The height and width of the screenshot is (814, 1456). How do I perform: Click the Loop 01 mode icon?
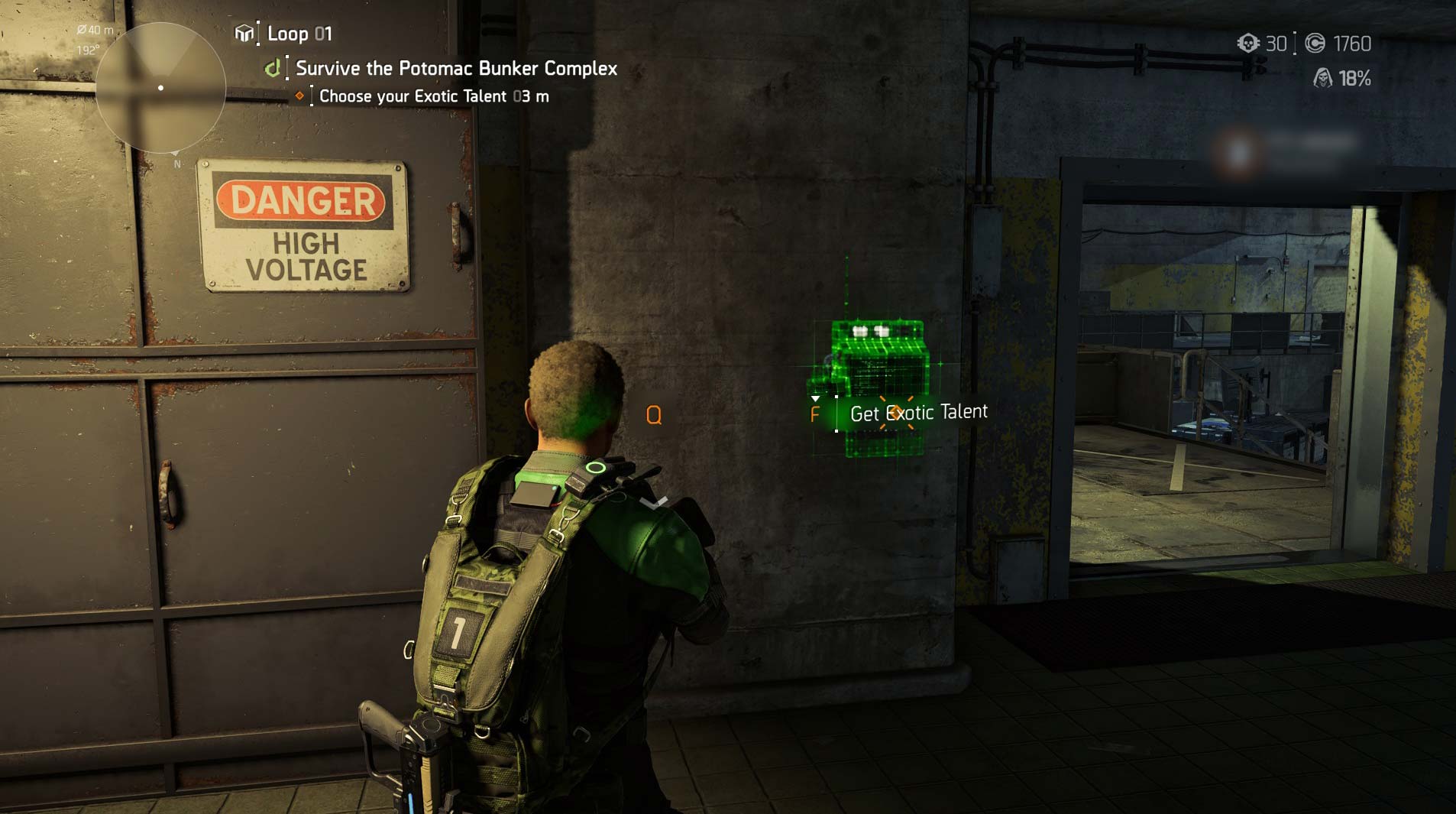point(244,34)
